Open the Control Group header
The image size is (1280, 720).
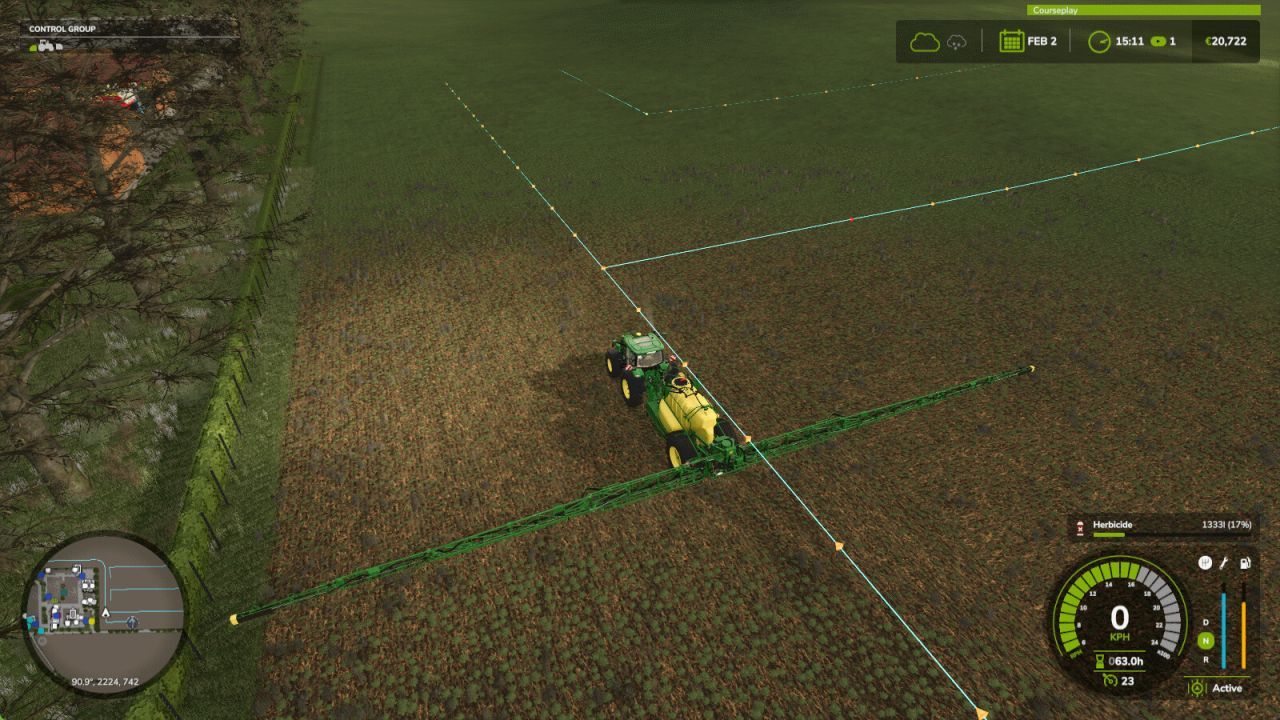click(62, 28)
